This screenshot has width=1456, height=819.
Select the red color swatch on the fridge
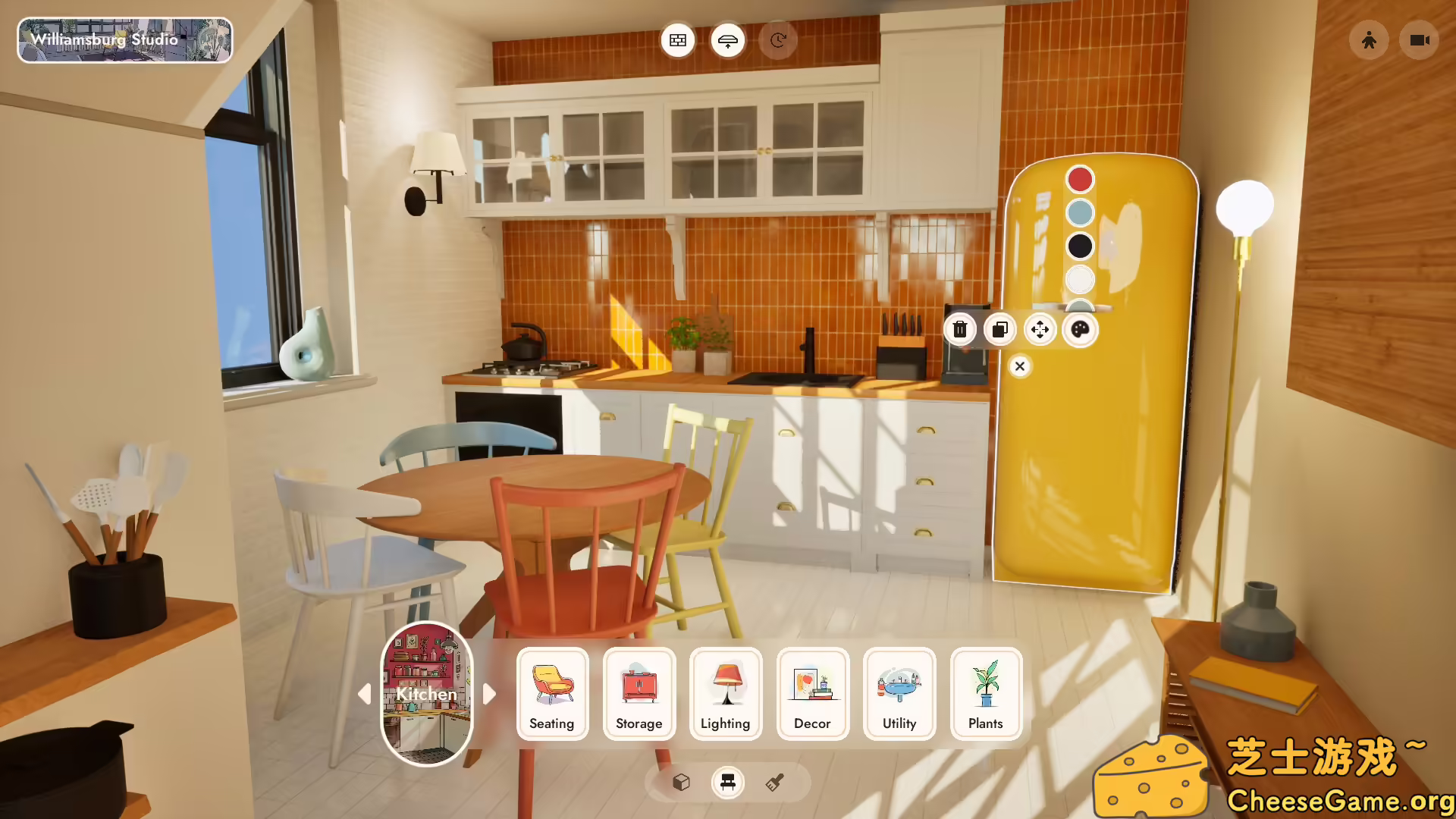pyautogui.click(x=1081, y=179)
